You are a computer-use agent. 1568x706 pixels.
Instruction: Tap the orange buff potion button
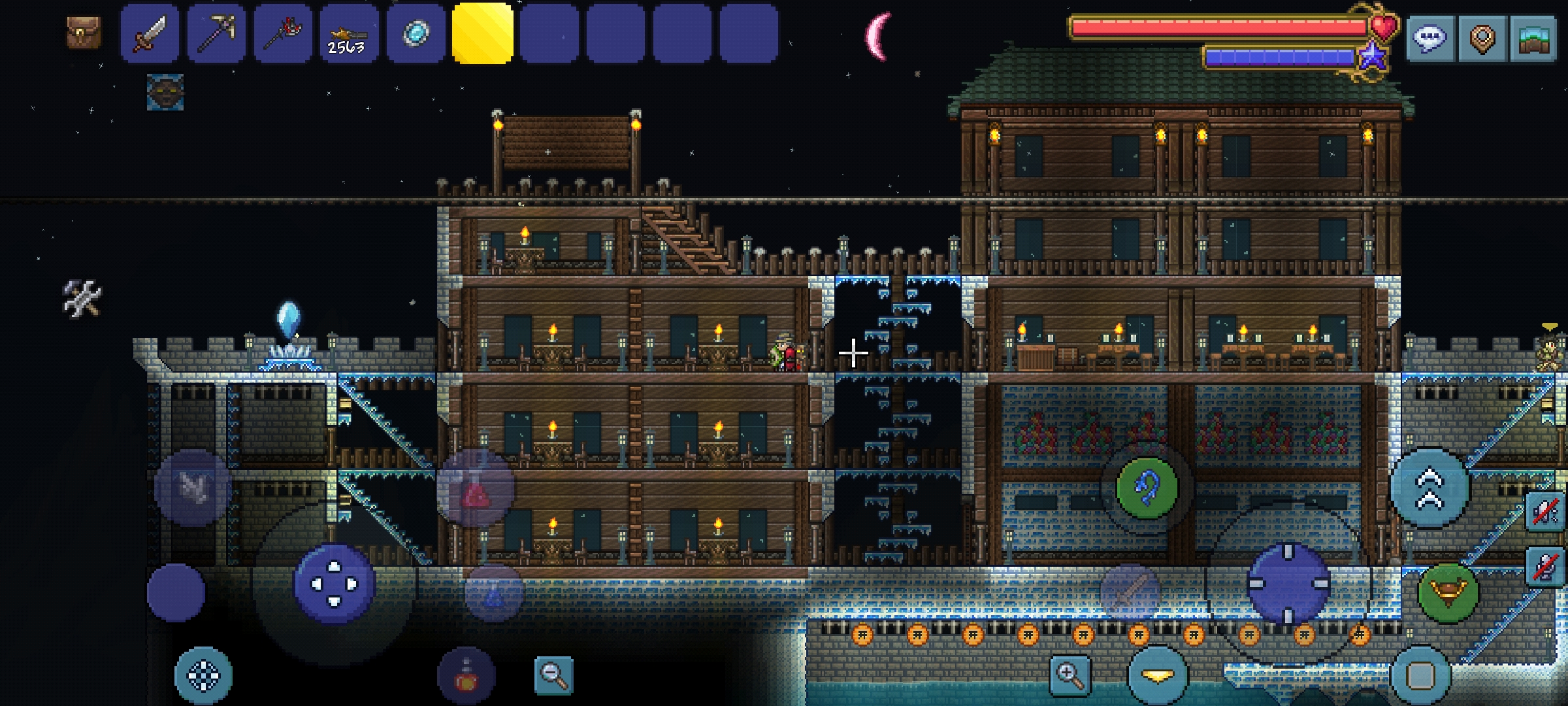coord(466,676)
